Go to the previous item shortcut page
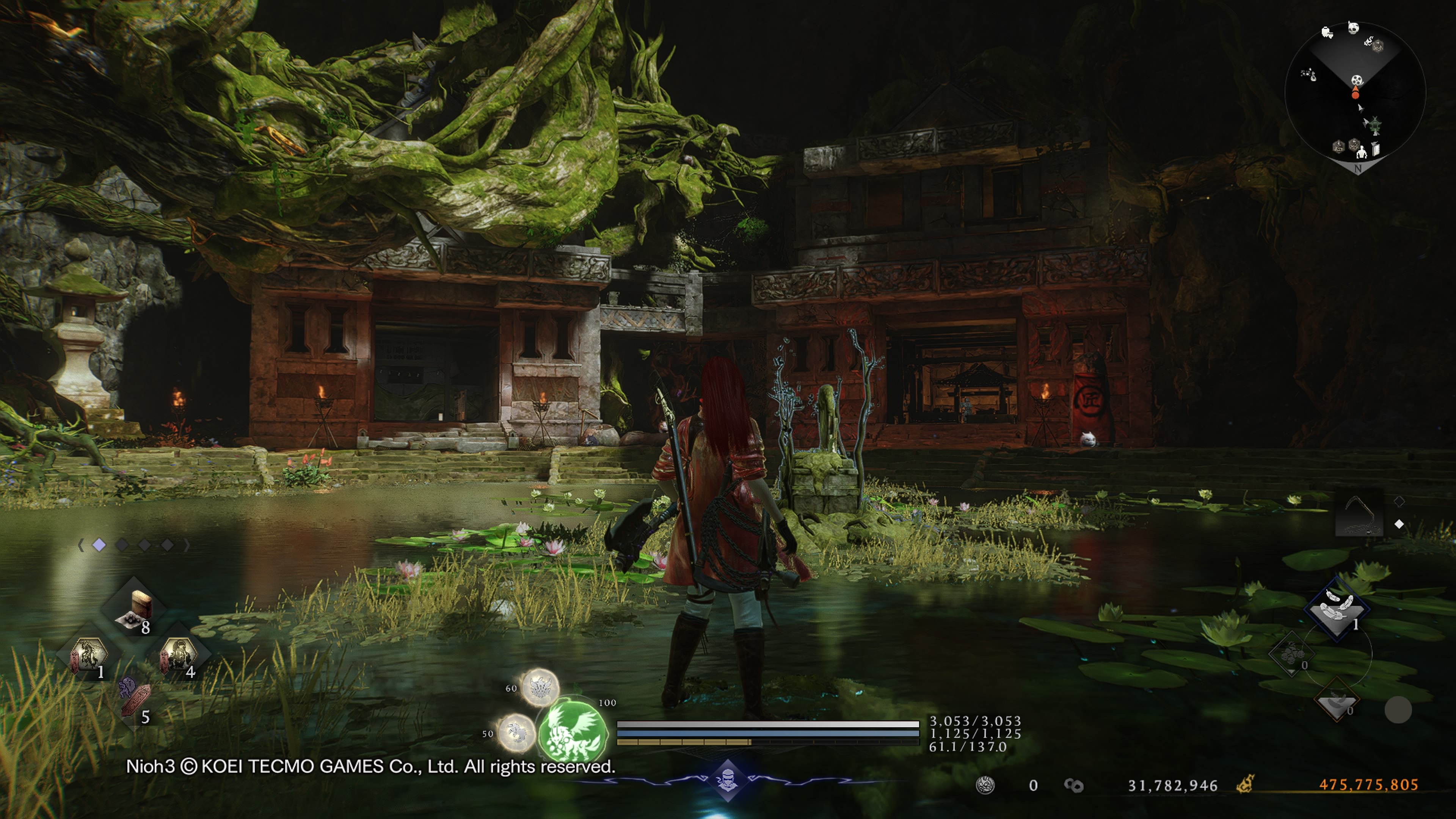This screenshot has width=1456, height=819. 81,545
